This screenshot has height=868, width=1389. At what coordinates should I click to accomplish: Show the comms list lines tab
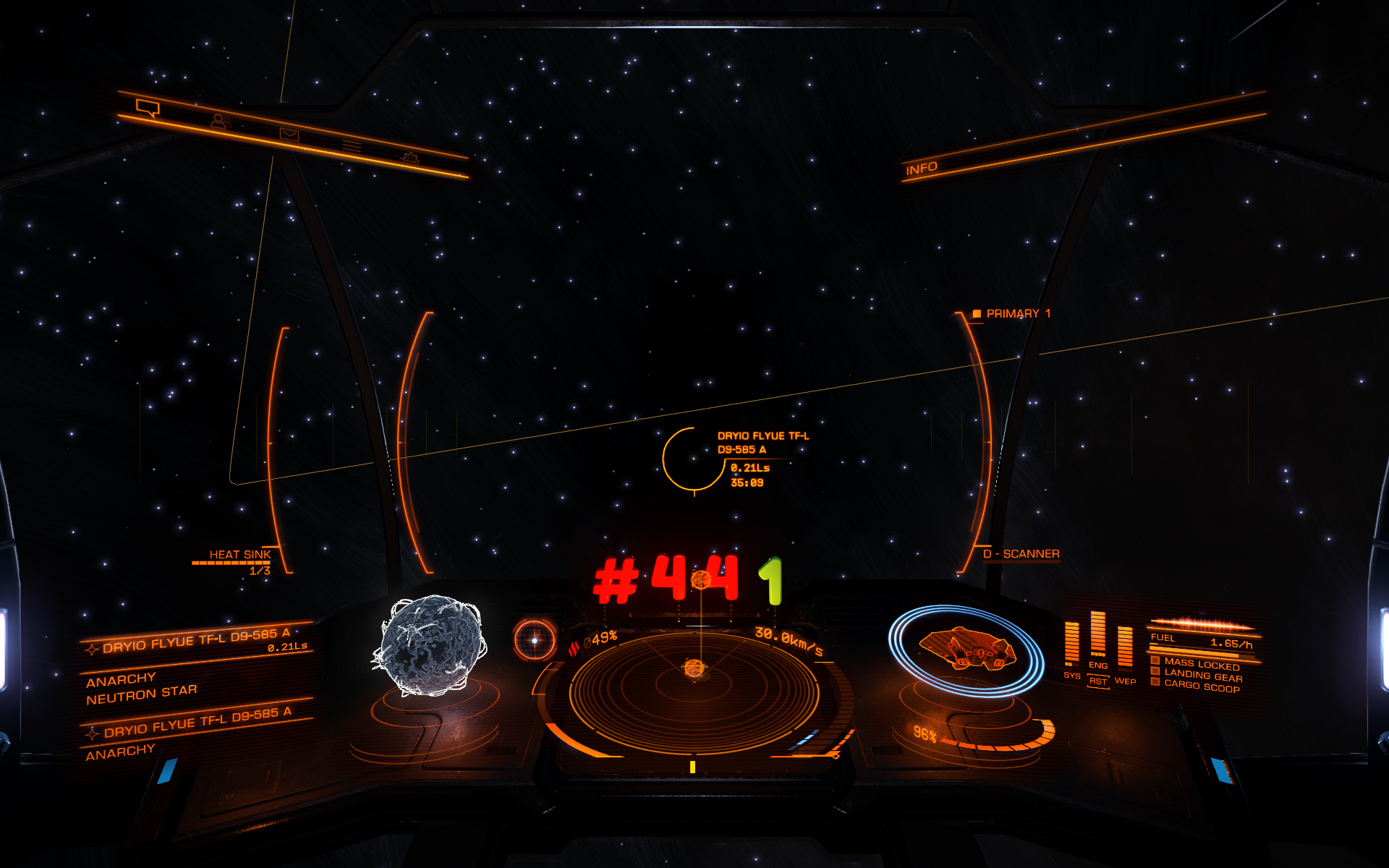point(352,146)
